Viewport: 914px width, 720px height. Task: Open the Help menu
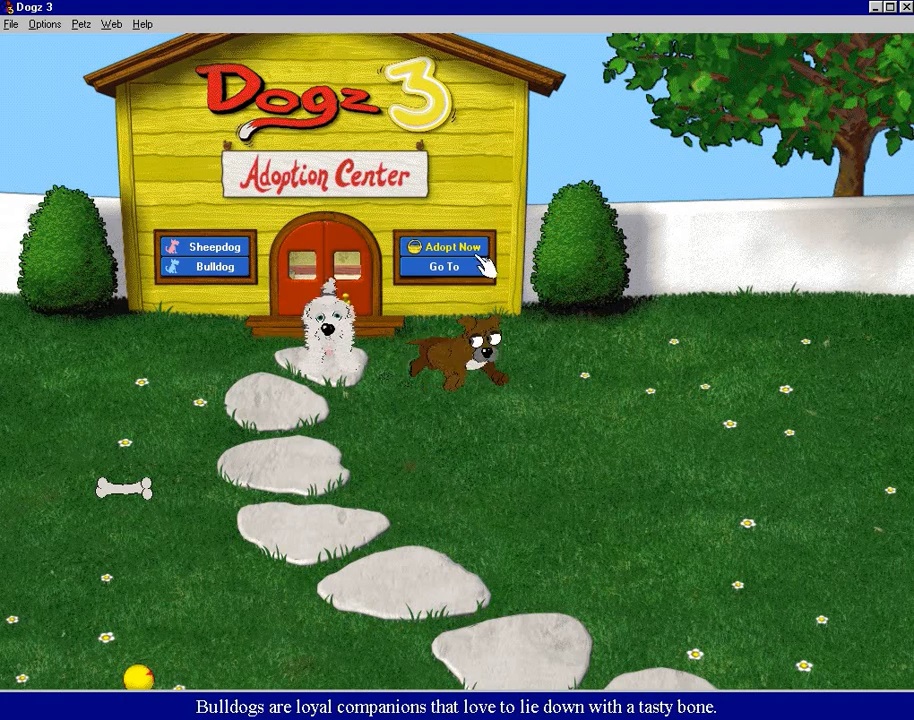143,24
